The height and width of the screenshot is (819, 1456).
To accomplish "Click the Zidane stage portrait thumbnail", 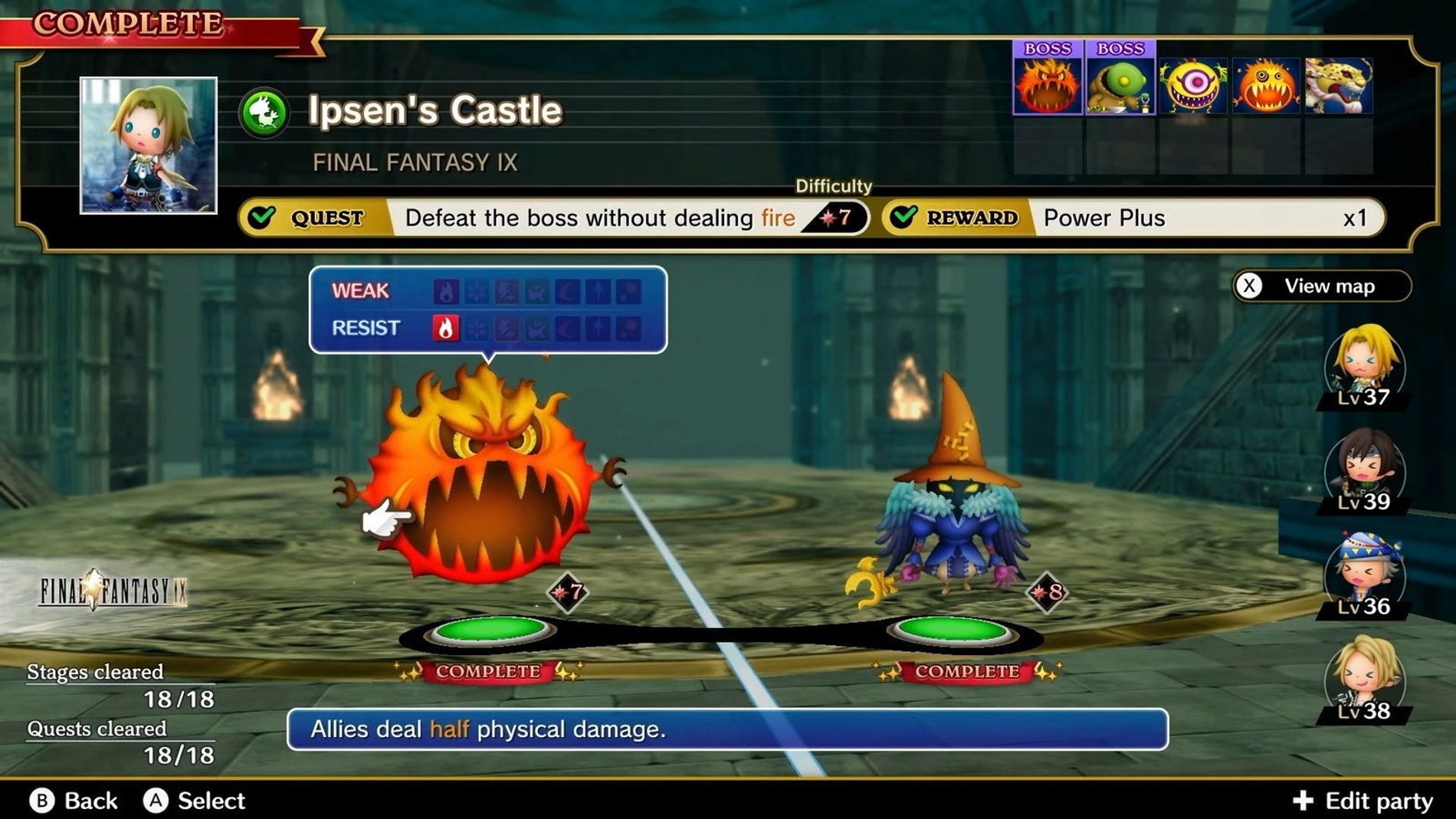I will tap(149, 146).
